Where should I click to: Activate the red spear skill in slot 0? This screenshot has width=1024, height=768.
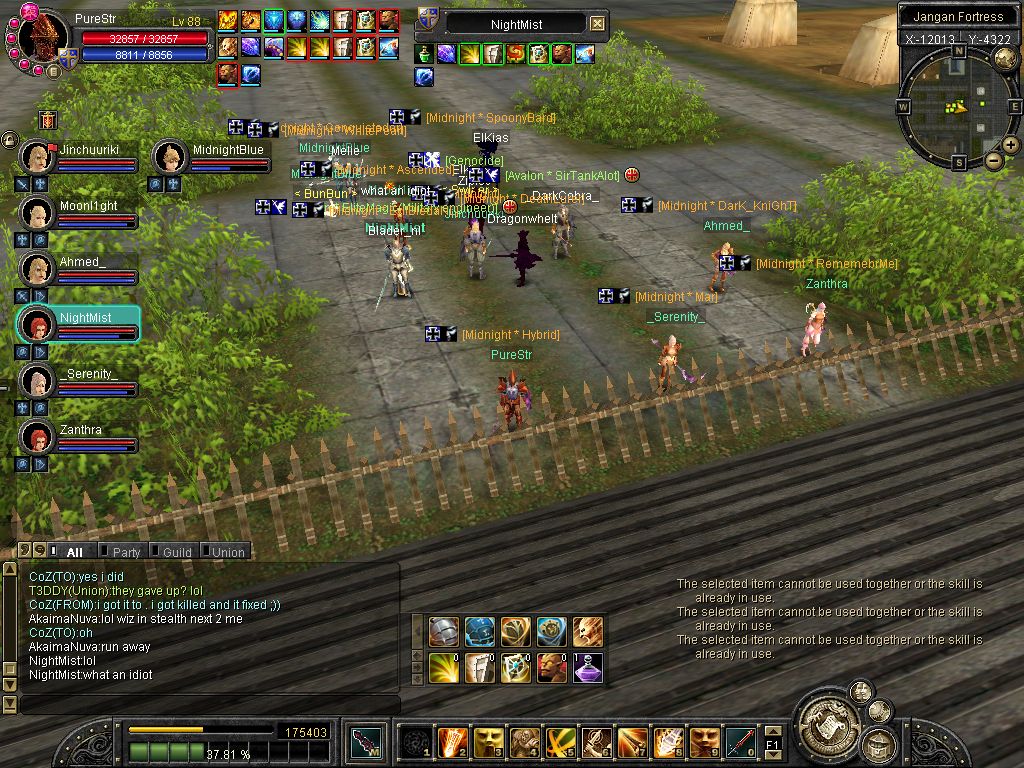[x=740, y=741]
